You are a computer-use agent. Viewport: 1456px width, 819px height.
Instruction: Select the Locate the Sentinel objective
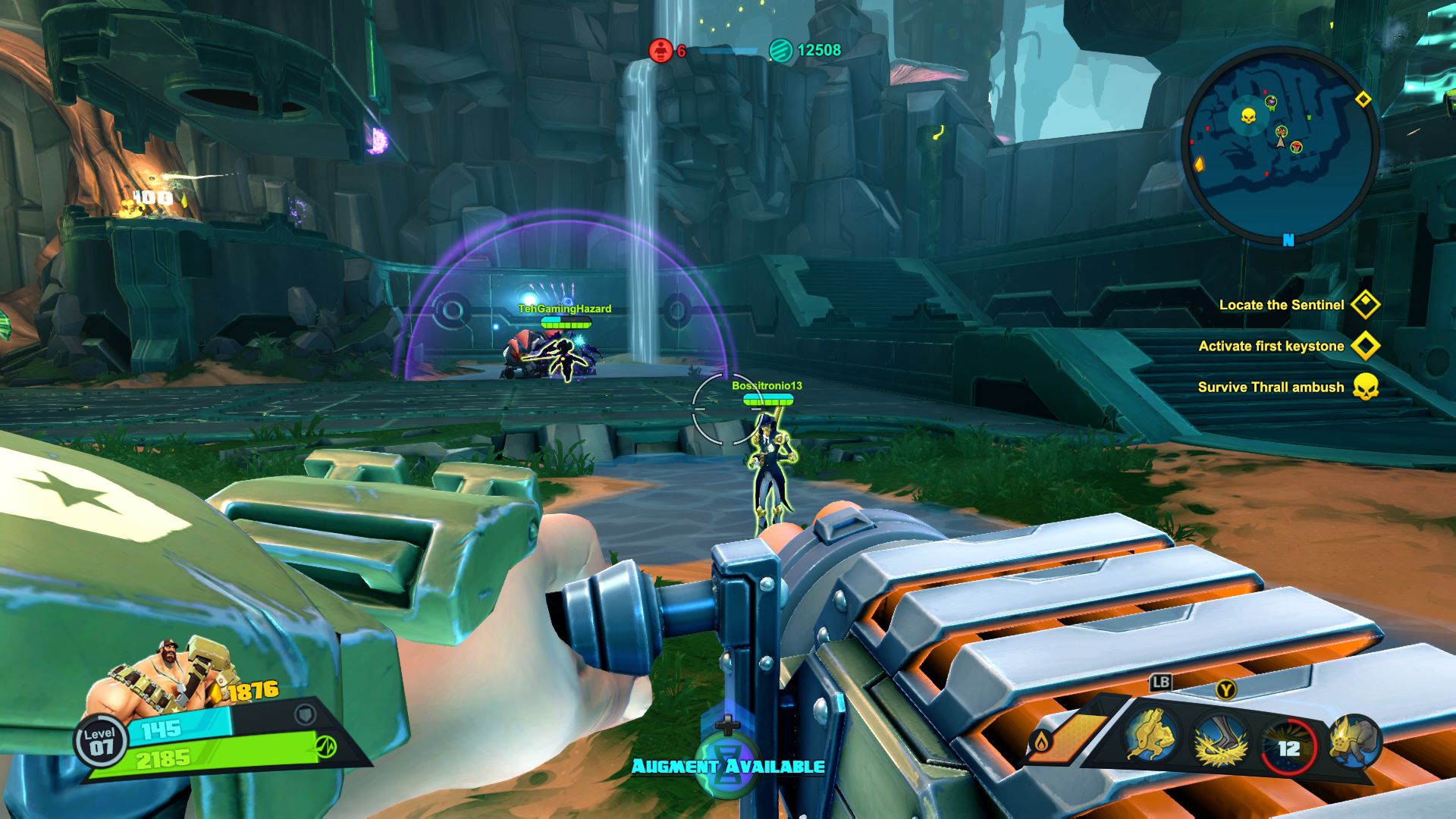click(1282, 305)
